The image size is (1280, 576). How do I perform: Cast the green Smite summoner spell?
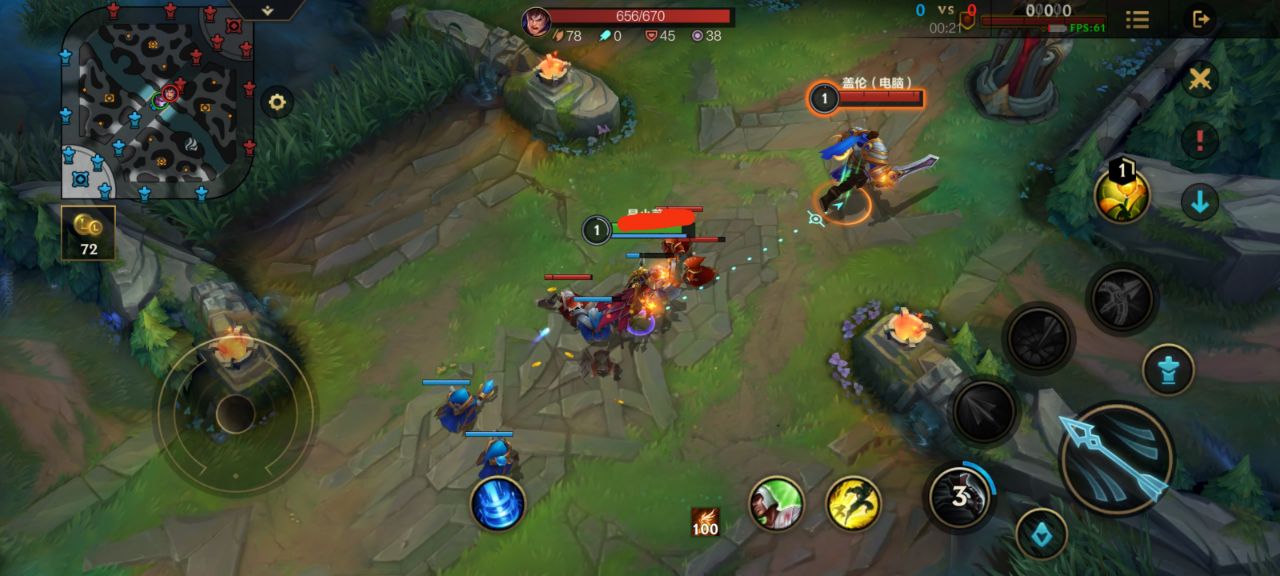(x=777, y=503)
